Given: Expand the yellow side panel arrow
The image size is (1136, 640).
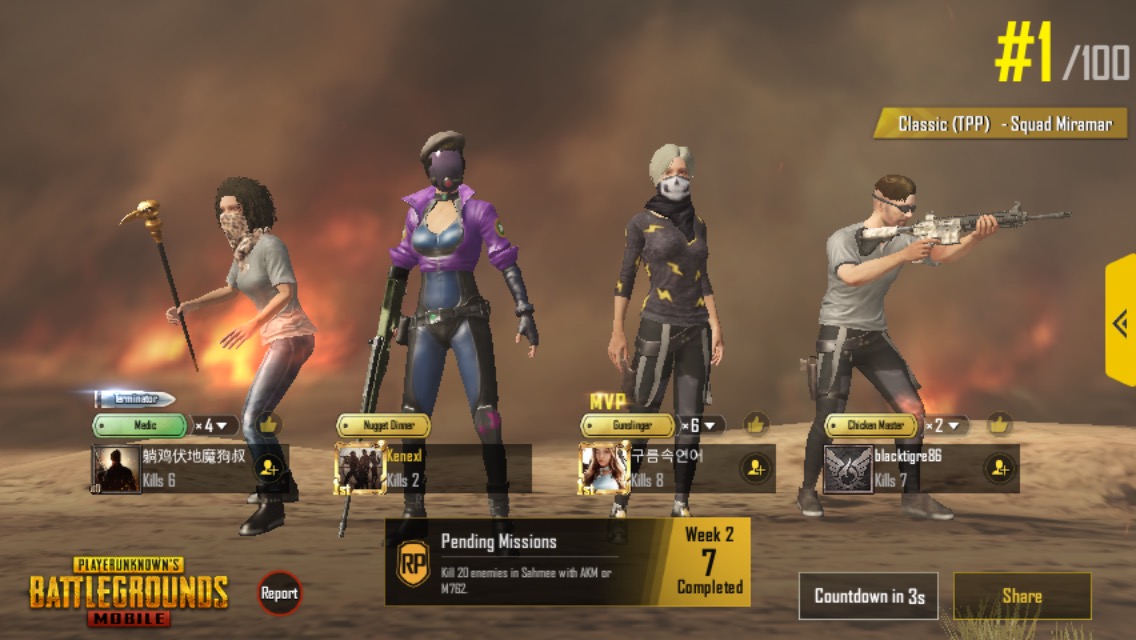Looking at the screenshot, I should point(1120,322).
